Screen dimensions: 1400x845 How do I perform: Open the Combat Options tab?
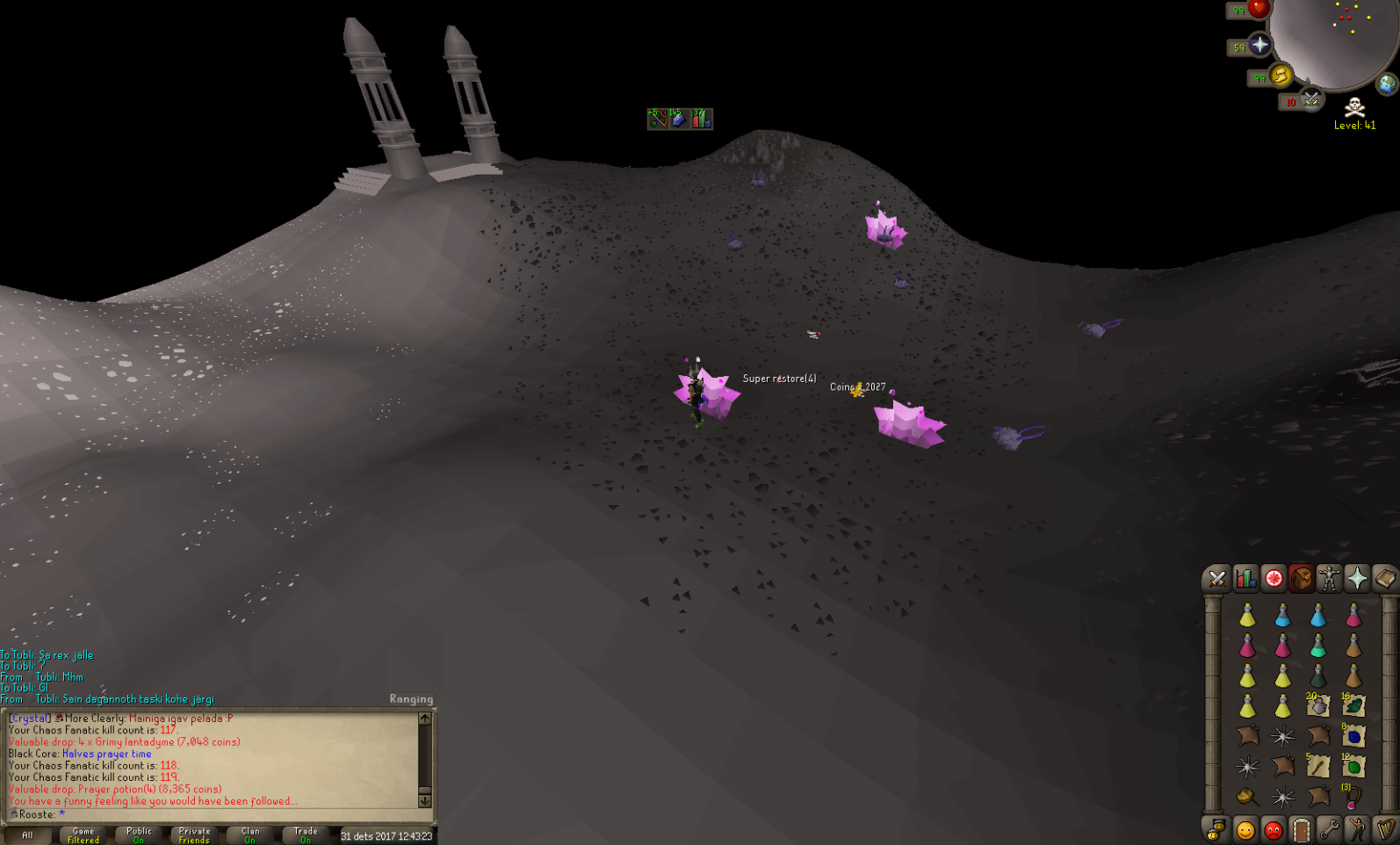point(1216,579)
